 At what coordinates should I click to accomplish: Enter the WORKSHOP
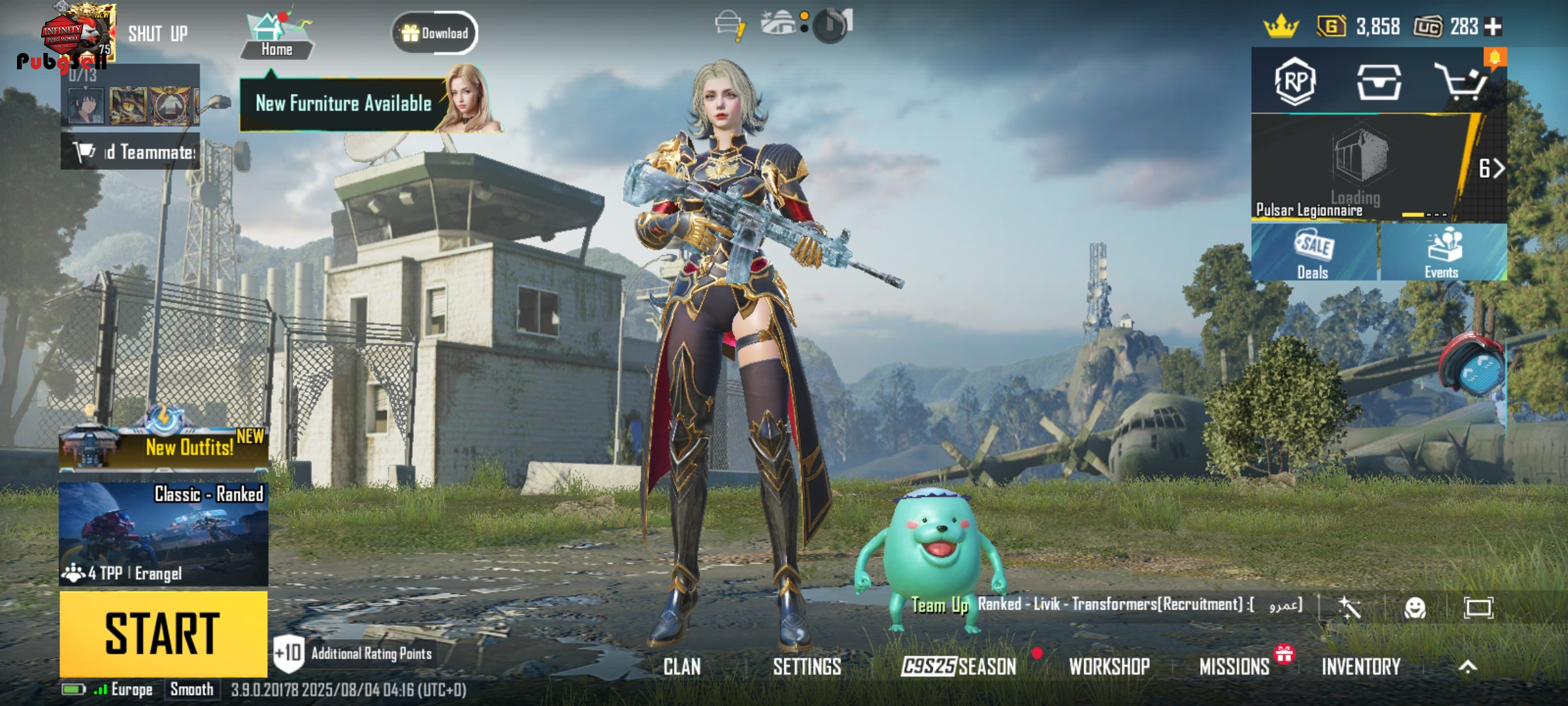[1109, 667]
